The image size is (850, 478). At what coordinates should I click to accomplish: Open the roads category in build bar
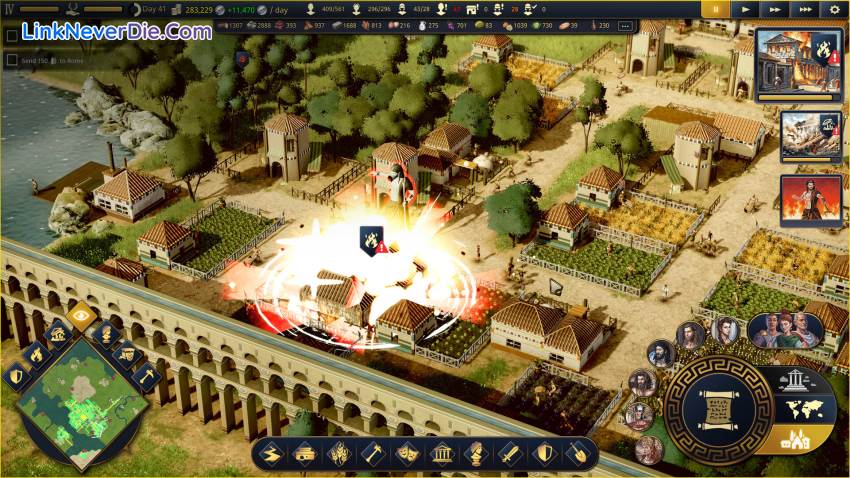[x=270, y=454]
